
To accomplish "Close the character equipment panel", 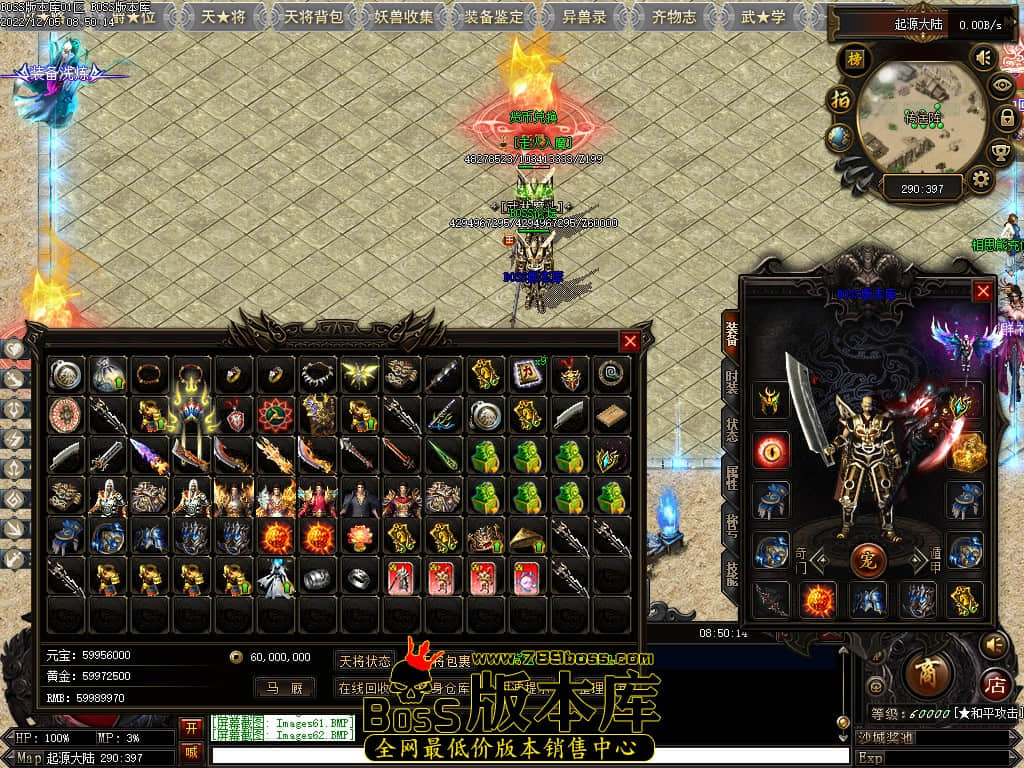I will pyautogui.click(x=983, y=291).
